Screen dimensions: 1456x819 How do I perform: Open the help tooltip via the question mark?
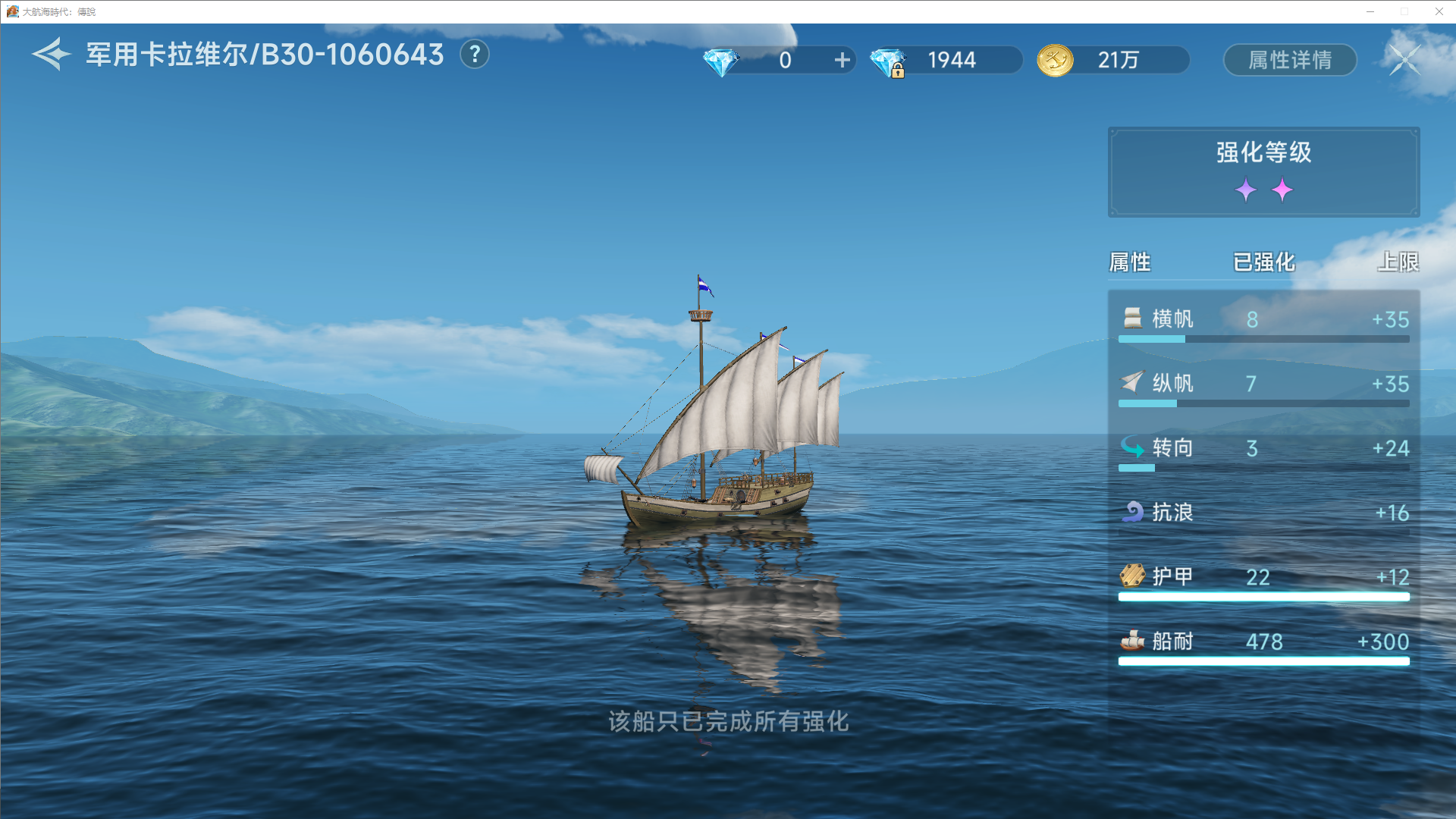(x=475, y=55)
